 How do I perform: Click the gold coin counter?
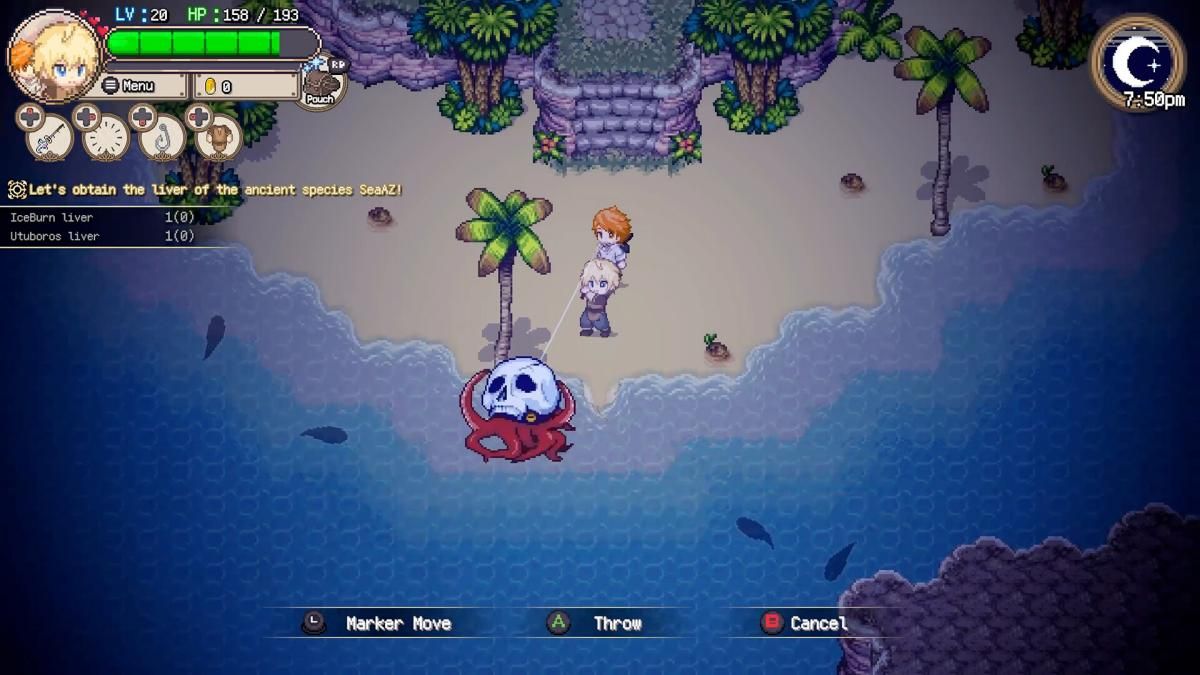tap(245, 86)
